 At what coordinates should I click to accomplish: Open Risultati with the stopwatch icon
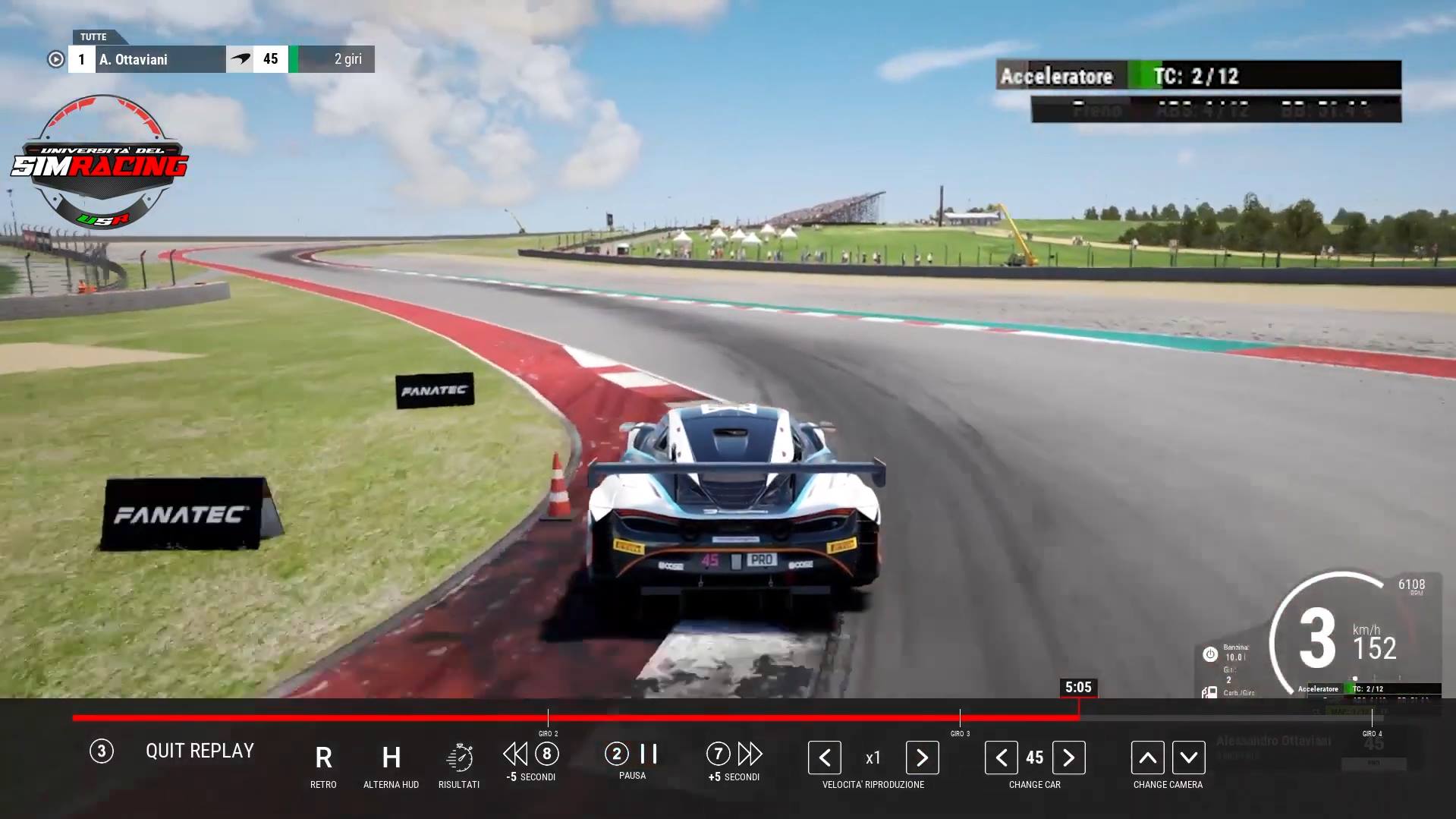pos(458,758)
